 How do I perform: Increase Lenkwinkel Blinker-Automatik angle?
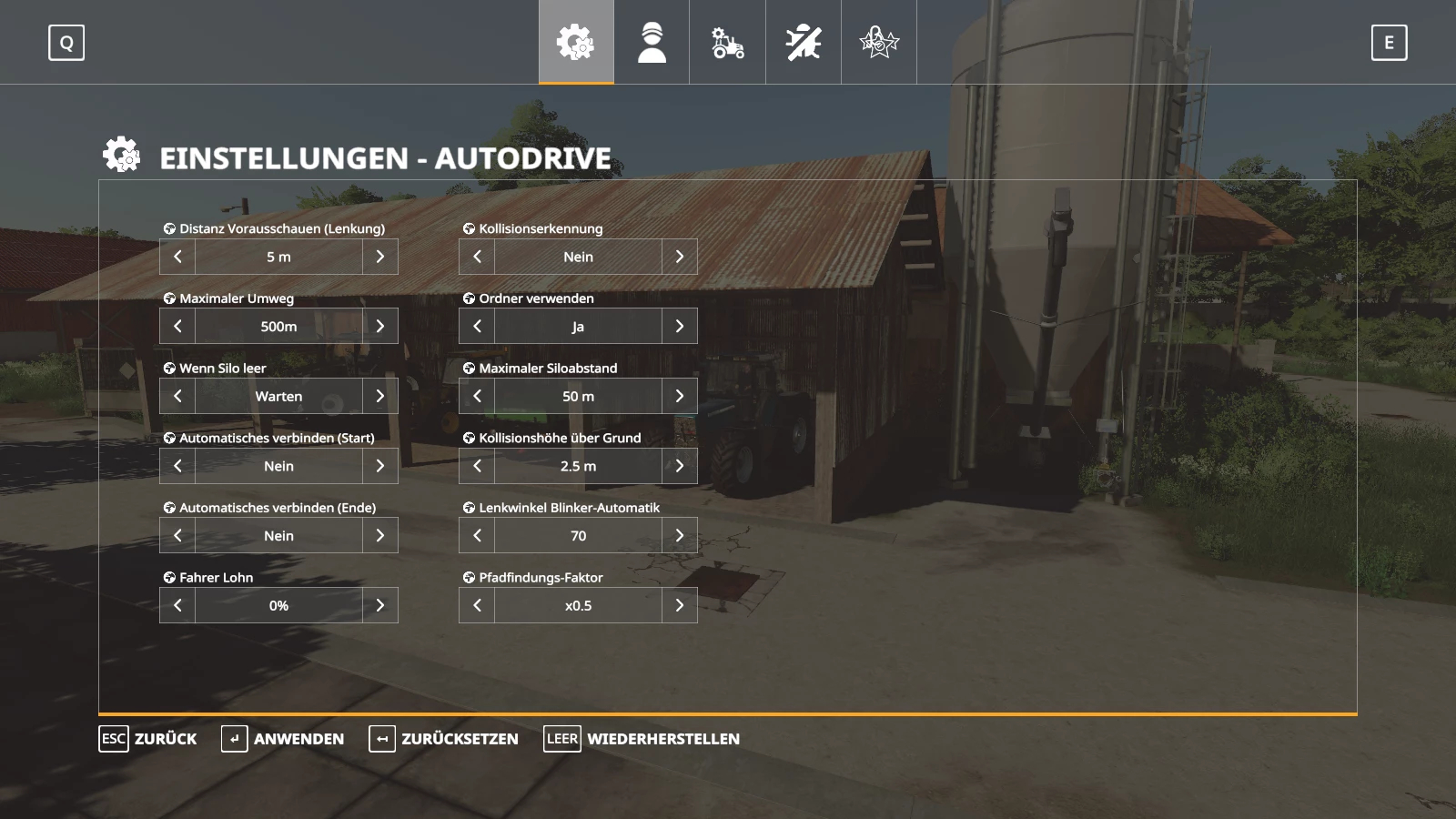(680, 536)
